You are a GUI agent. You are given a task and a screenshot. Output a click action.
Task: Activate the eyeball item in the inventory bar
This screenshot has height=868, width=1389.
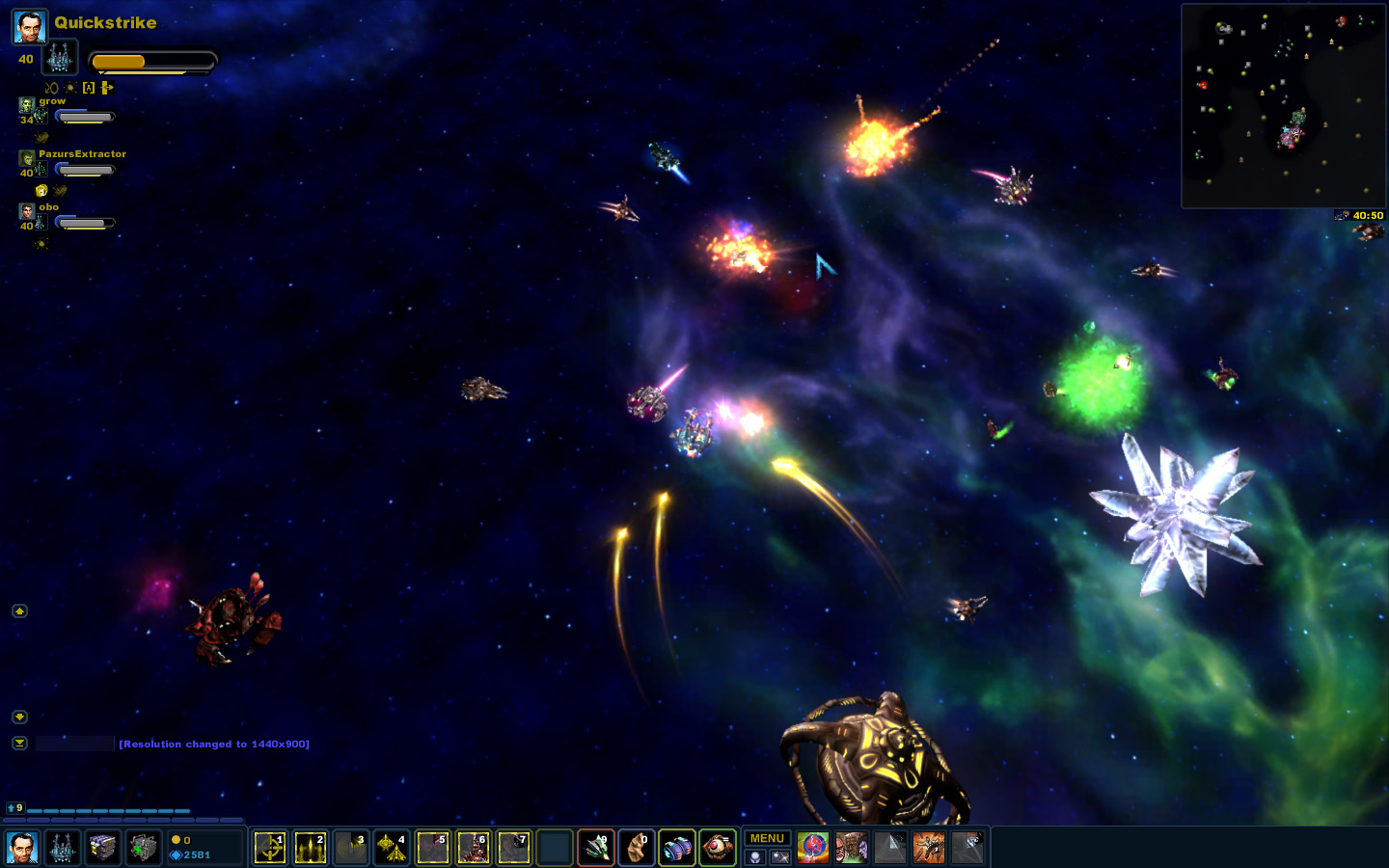[718, 848]
